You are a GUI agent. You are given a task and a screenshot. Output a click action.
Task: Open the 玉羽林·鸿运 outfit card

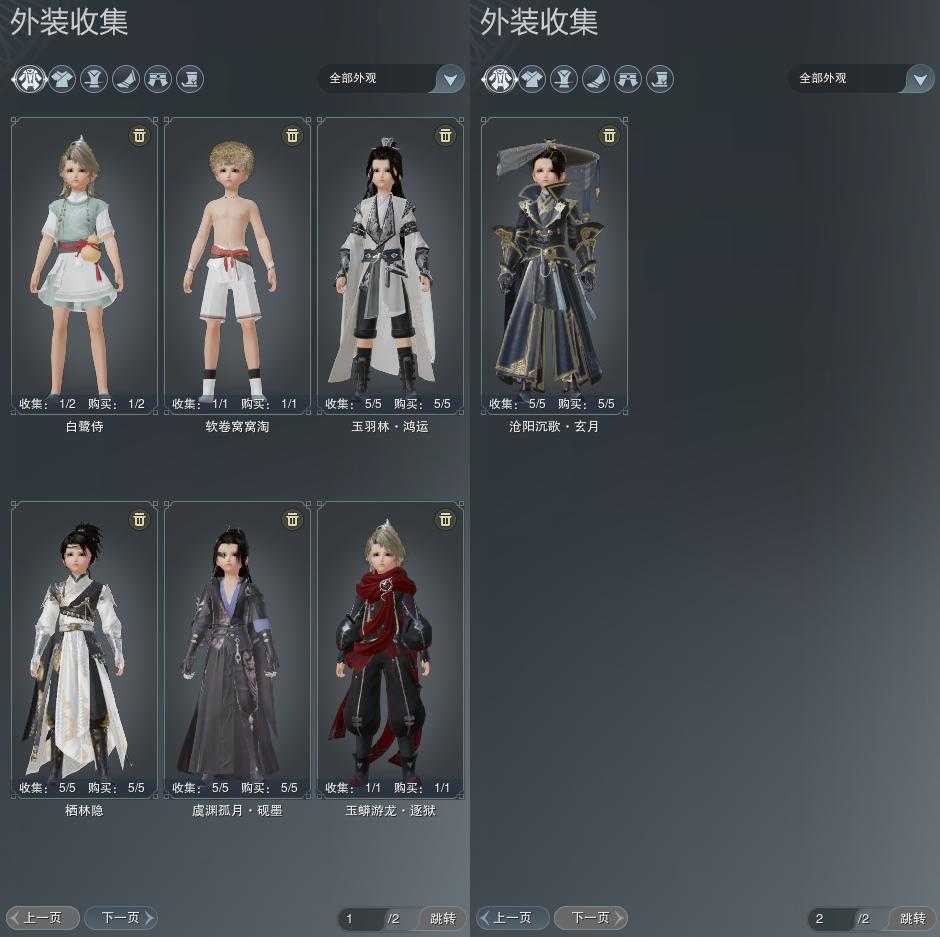(390, 265)
